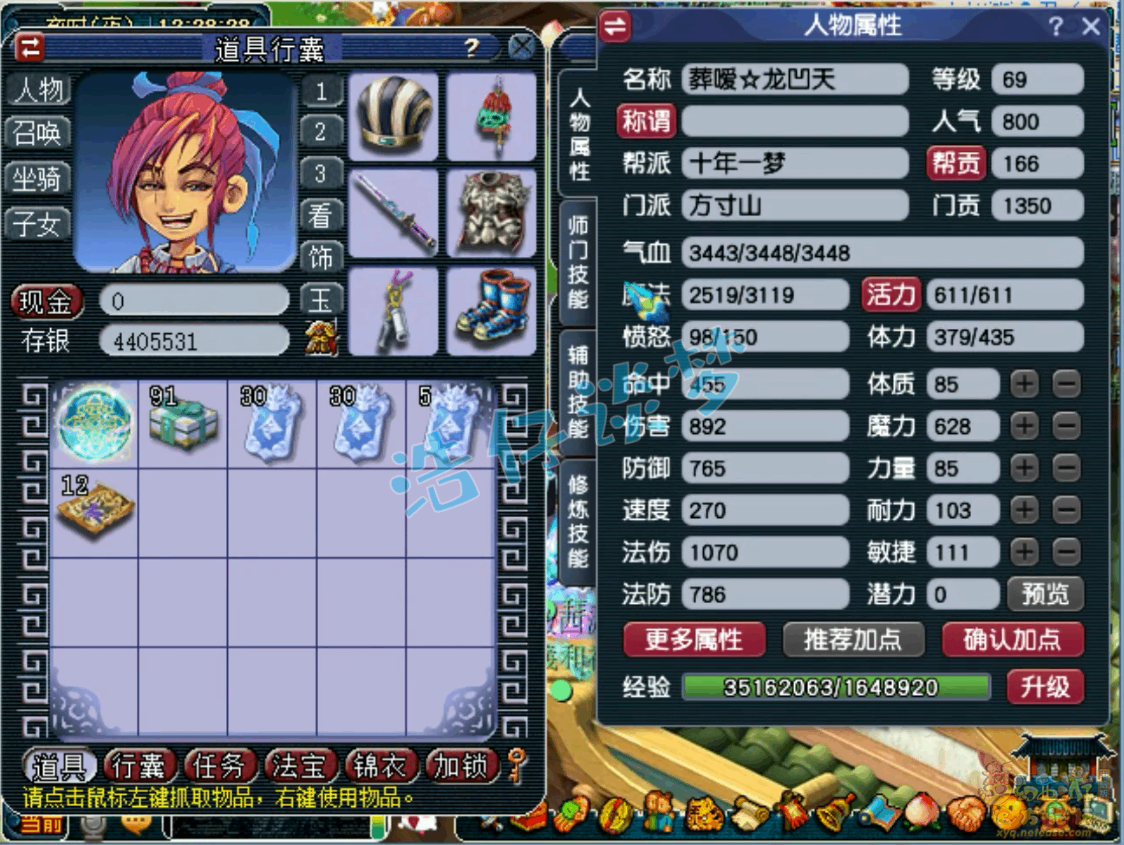
Task: Click the 升级 level up button
Action: click(x=1045, y=687)
